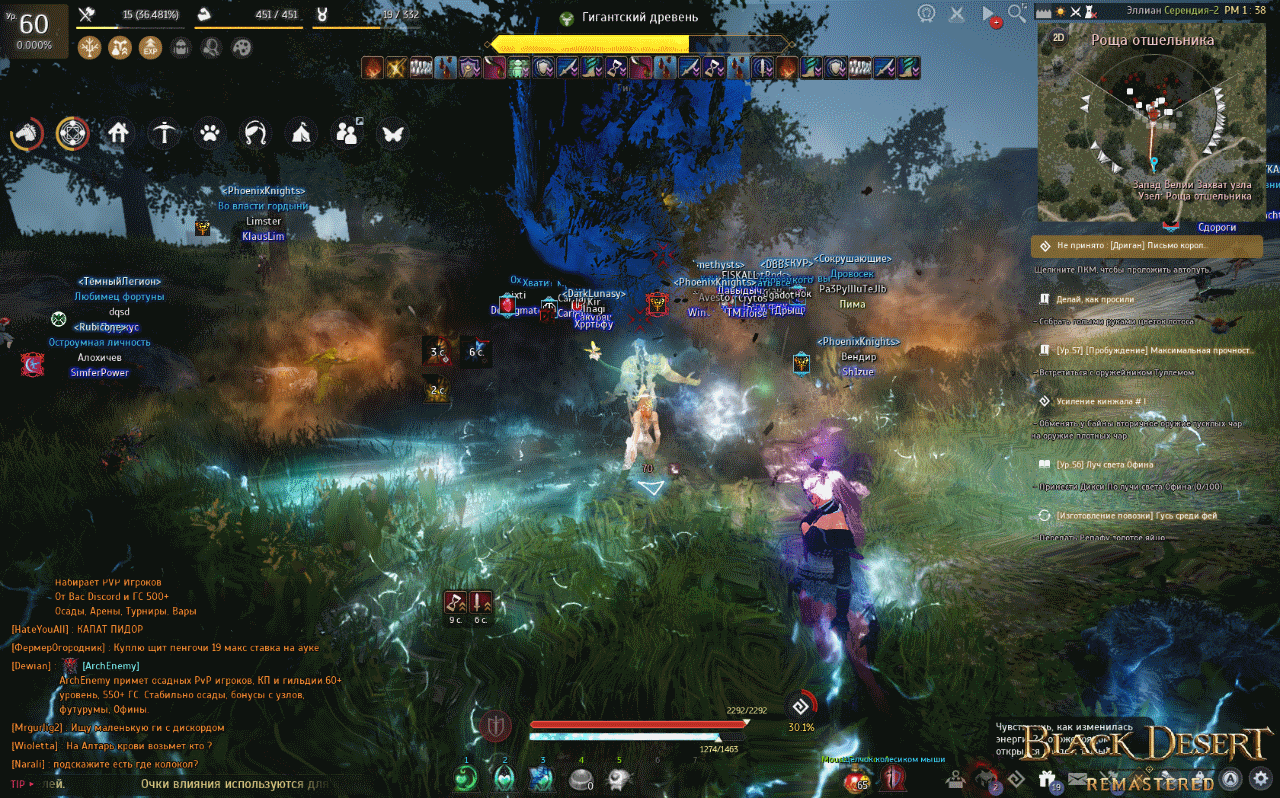
Task: Use the red potion with count 65
Action: point(856,778)
